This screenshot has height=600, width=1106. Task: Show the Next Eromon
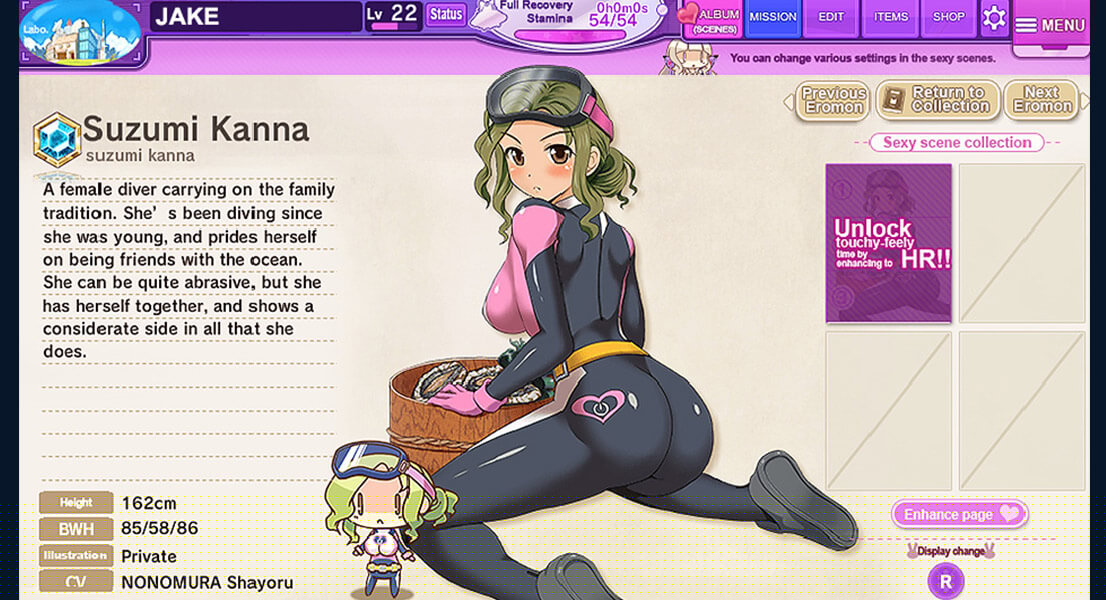point(1040,100)
